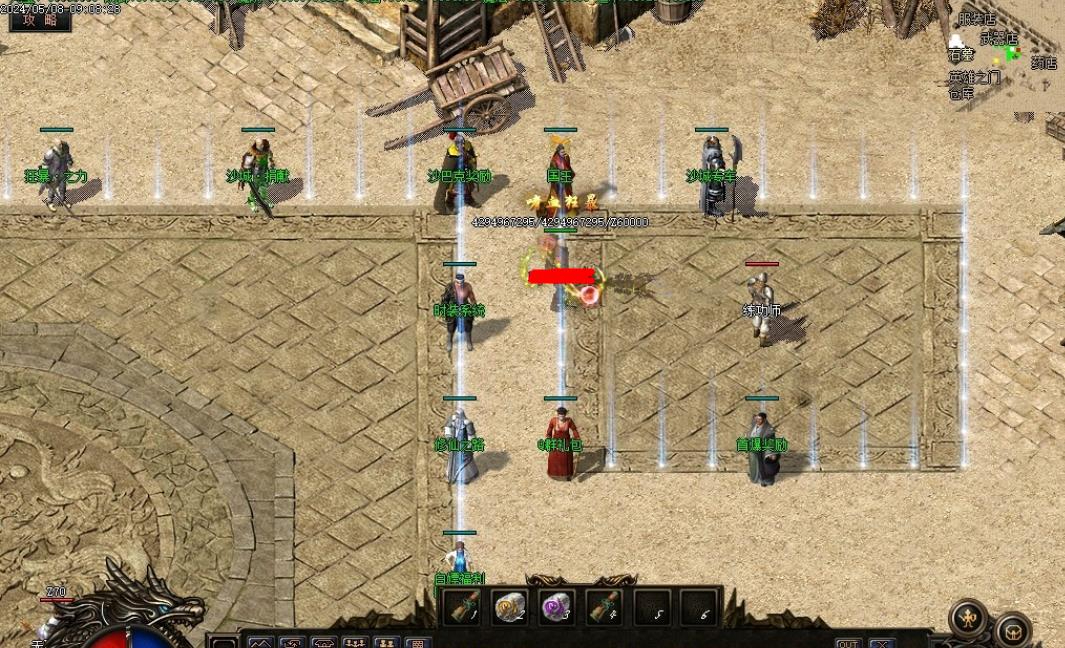Click the round winged-figure button
Screen dimensions: 1065x648
968,617
